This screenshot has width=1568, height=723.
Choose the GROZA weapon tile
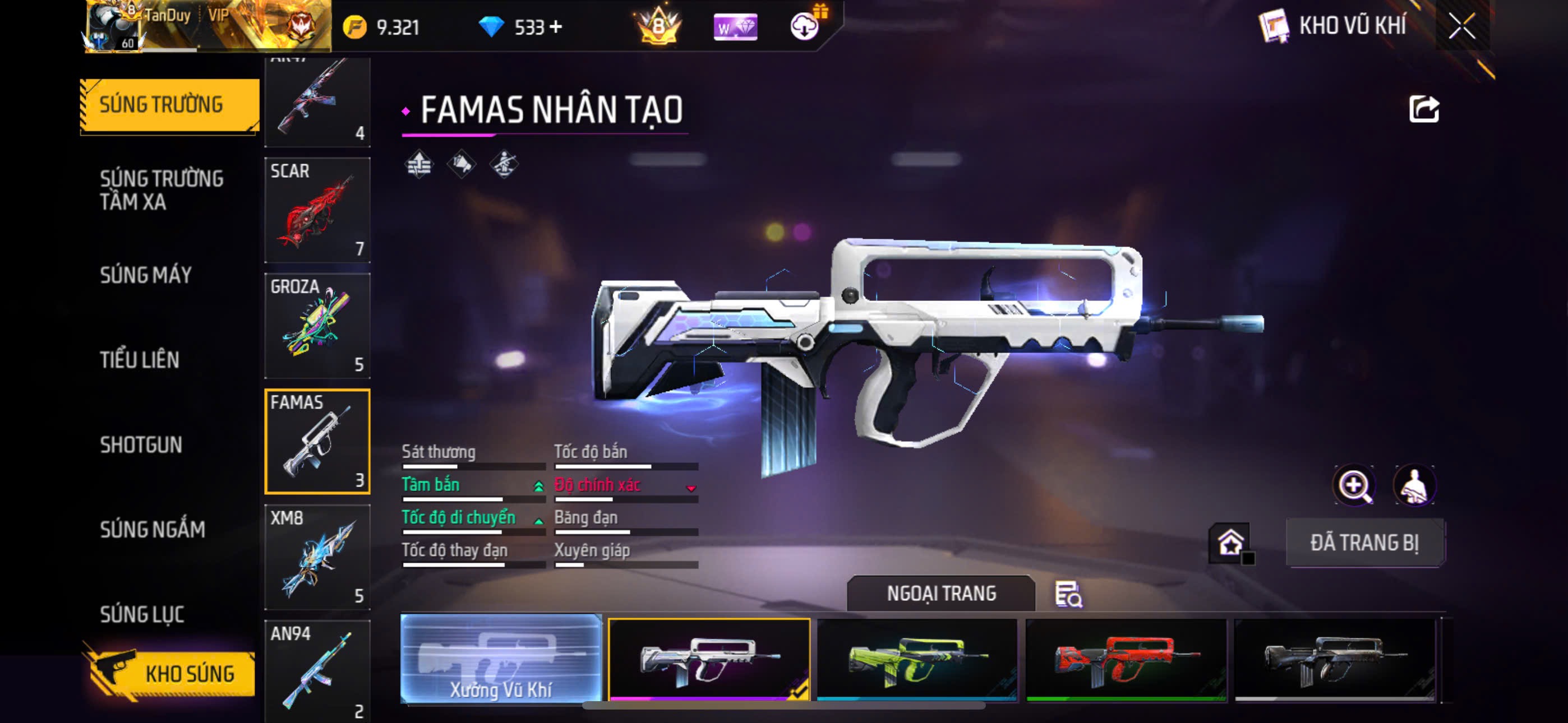(x=317, y=326)
